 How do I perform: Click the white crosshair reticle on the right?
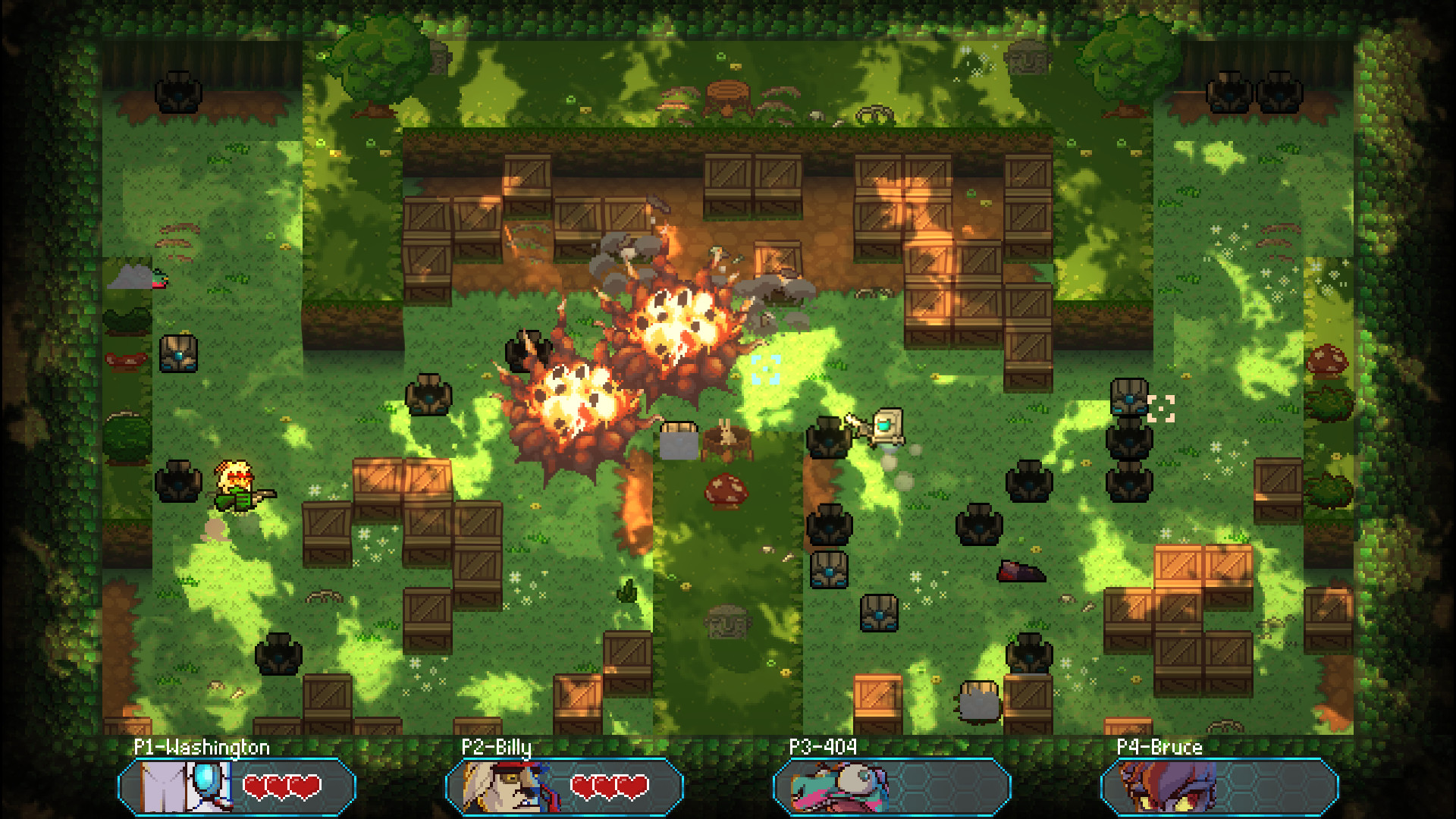pos(1160,409)
